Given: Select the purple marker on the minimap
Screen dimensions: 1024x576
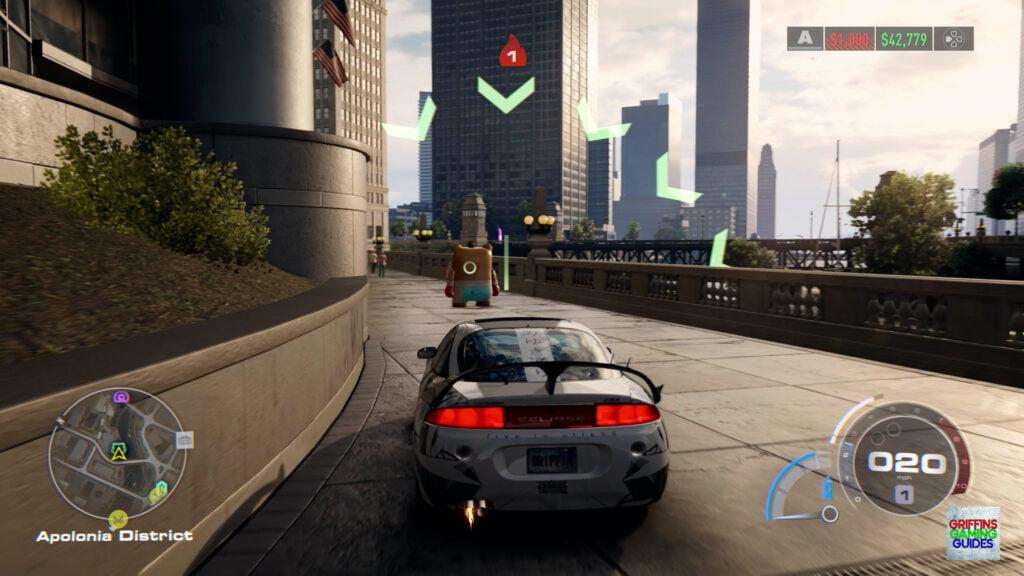Looking at the screenshot, I should pos(121,397).
